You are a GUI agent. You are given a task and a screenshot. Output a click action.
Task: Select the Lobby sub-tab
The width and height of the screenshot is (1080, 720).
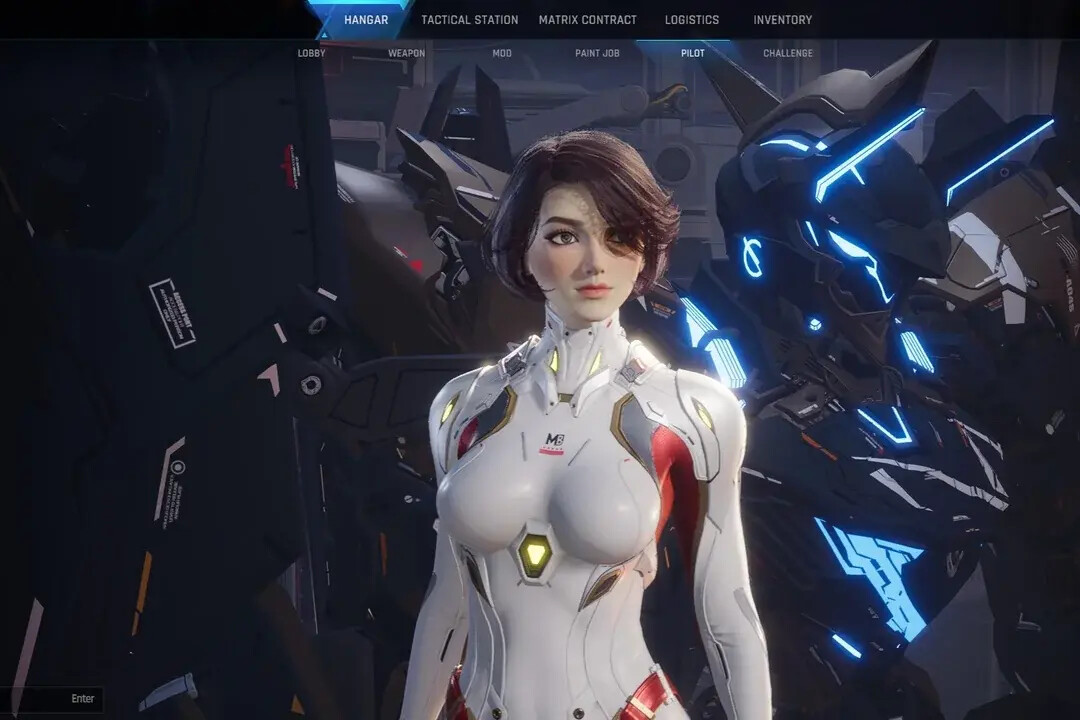point(312,53)
